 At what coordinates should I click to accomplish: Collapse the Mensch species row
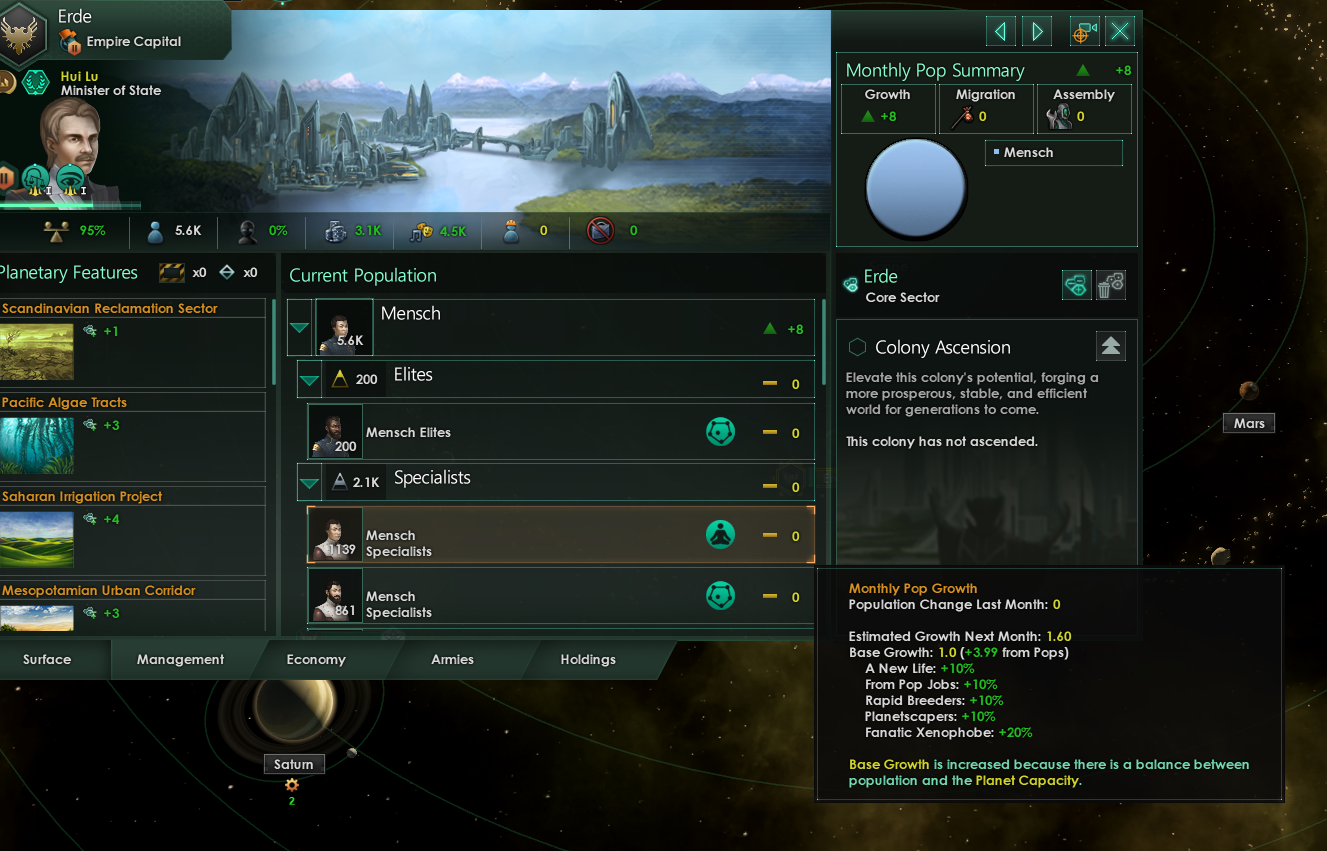coord(300,328)
